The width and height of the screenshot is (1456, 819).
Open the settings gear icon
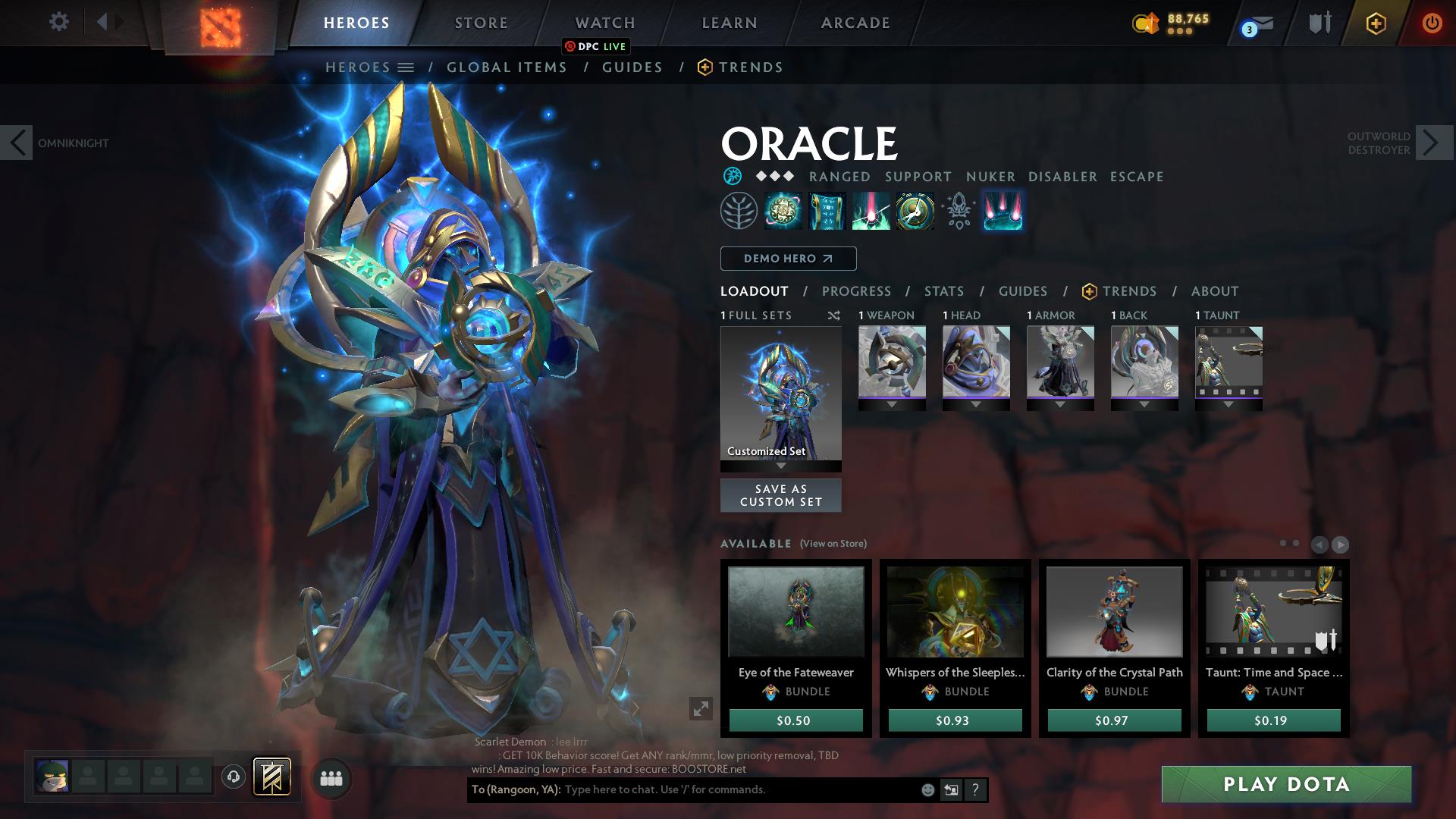[58, 22]
